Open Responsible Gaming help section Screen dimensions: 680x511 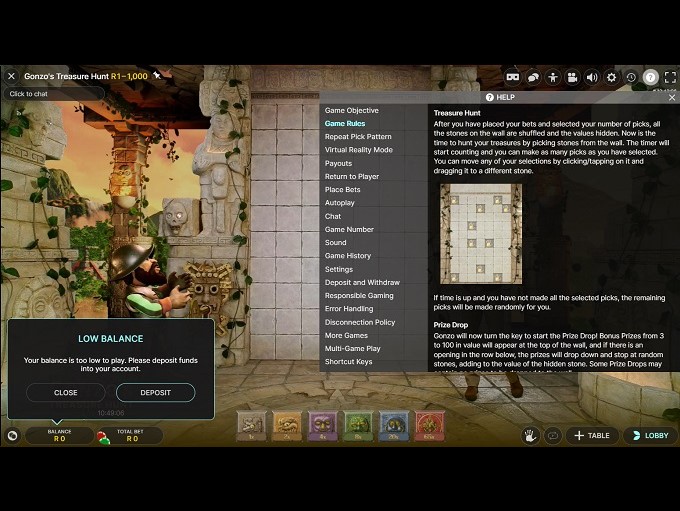pos(359,296)
